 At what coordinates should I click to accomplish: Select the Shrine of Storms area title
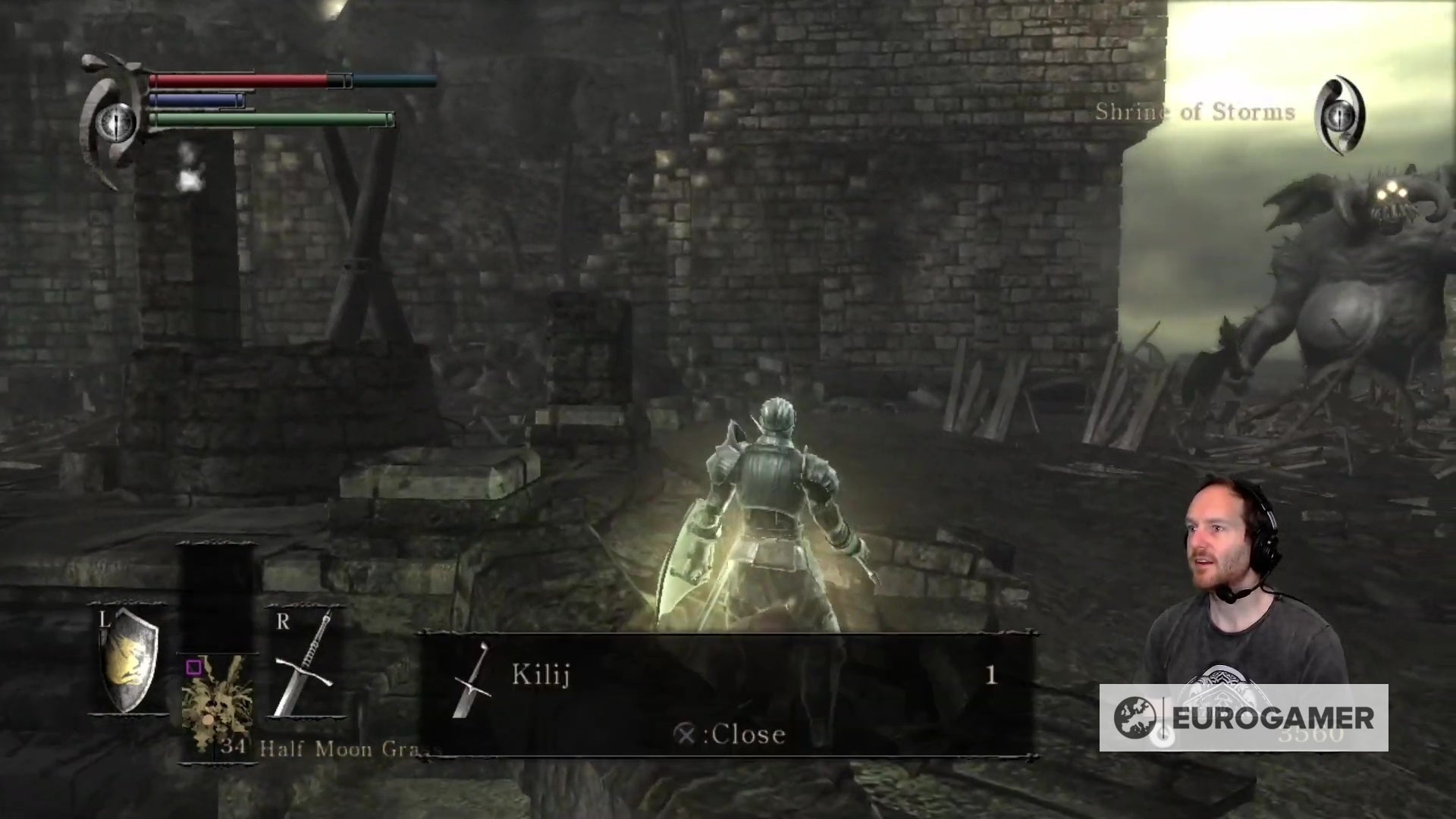(1197, 112)
